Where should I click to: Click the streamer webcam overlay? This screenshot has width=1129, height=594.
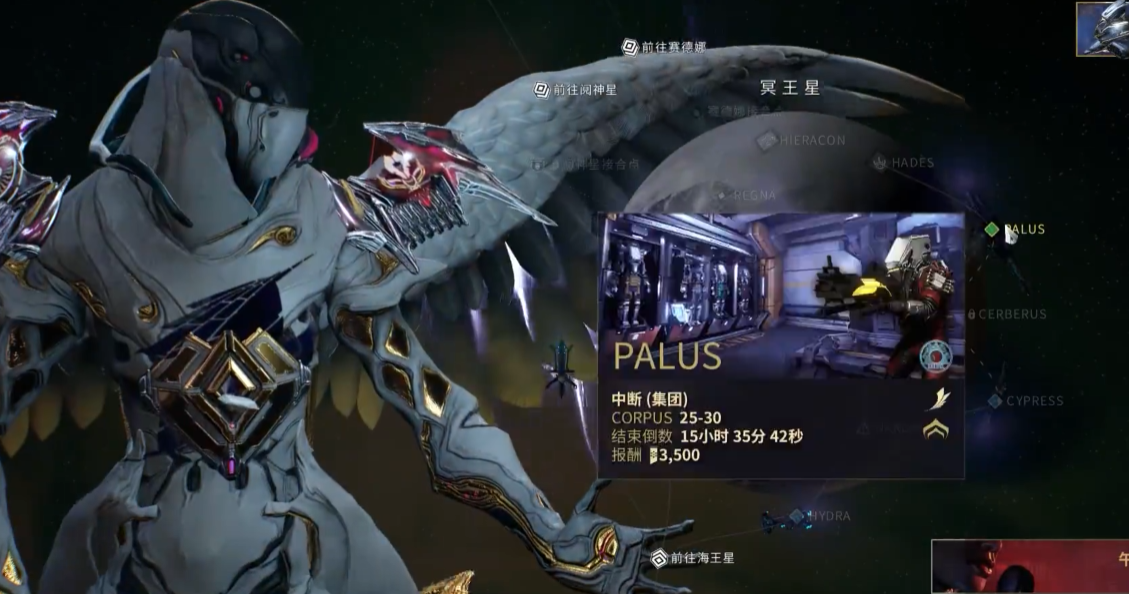pyautogui.click(x=1030, y=567)
